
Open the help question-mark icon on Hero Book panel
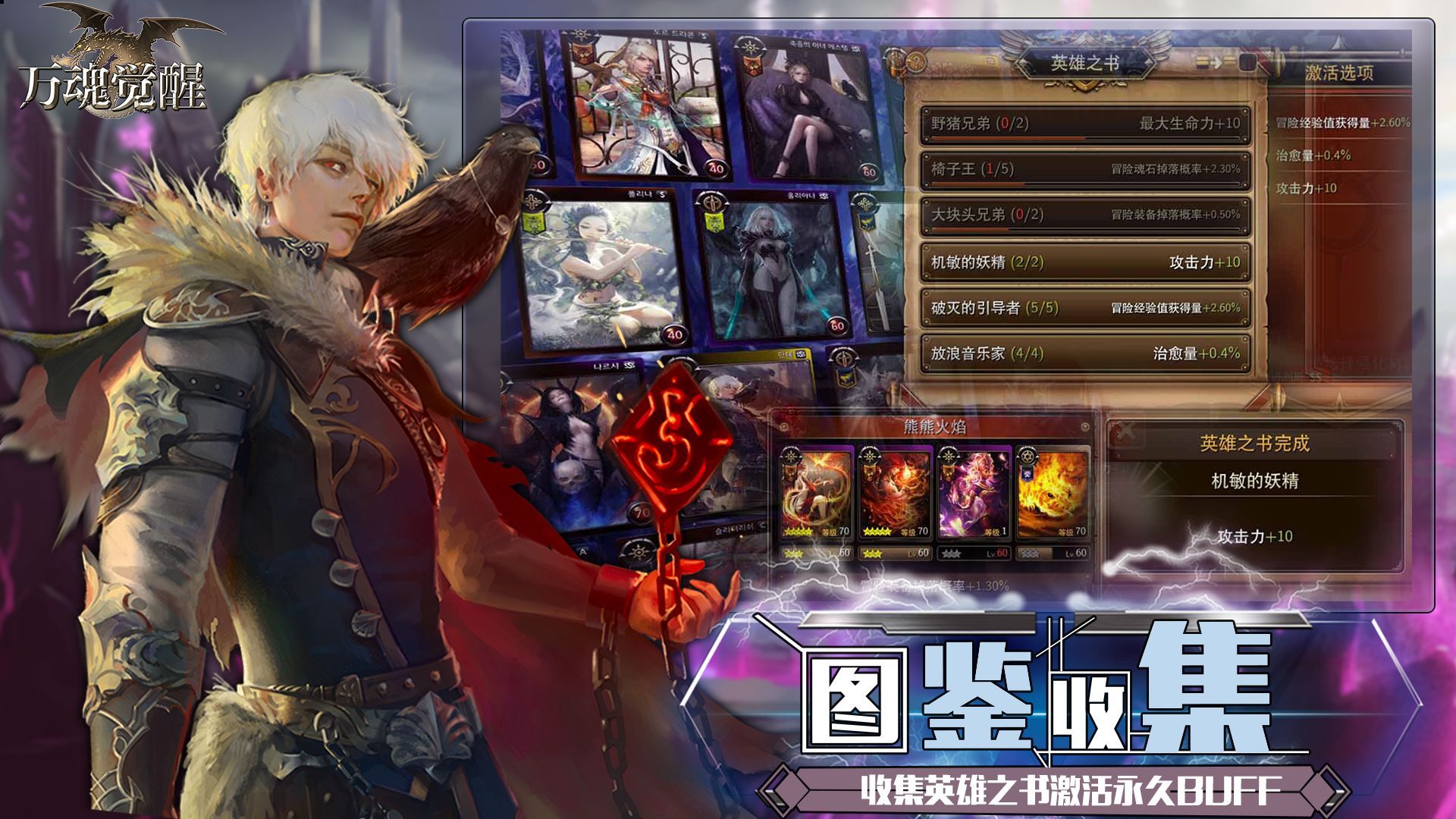[x=915, y=62]
